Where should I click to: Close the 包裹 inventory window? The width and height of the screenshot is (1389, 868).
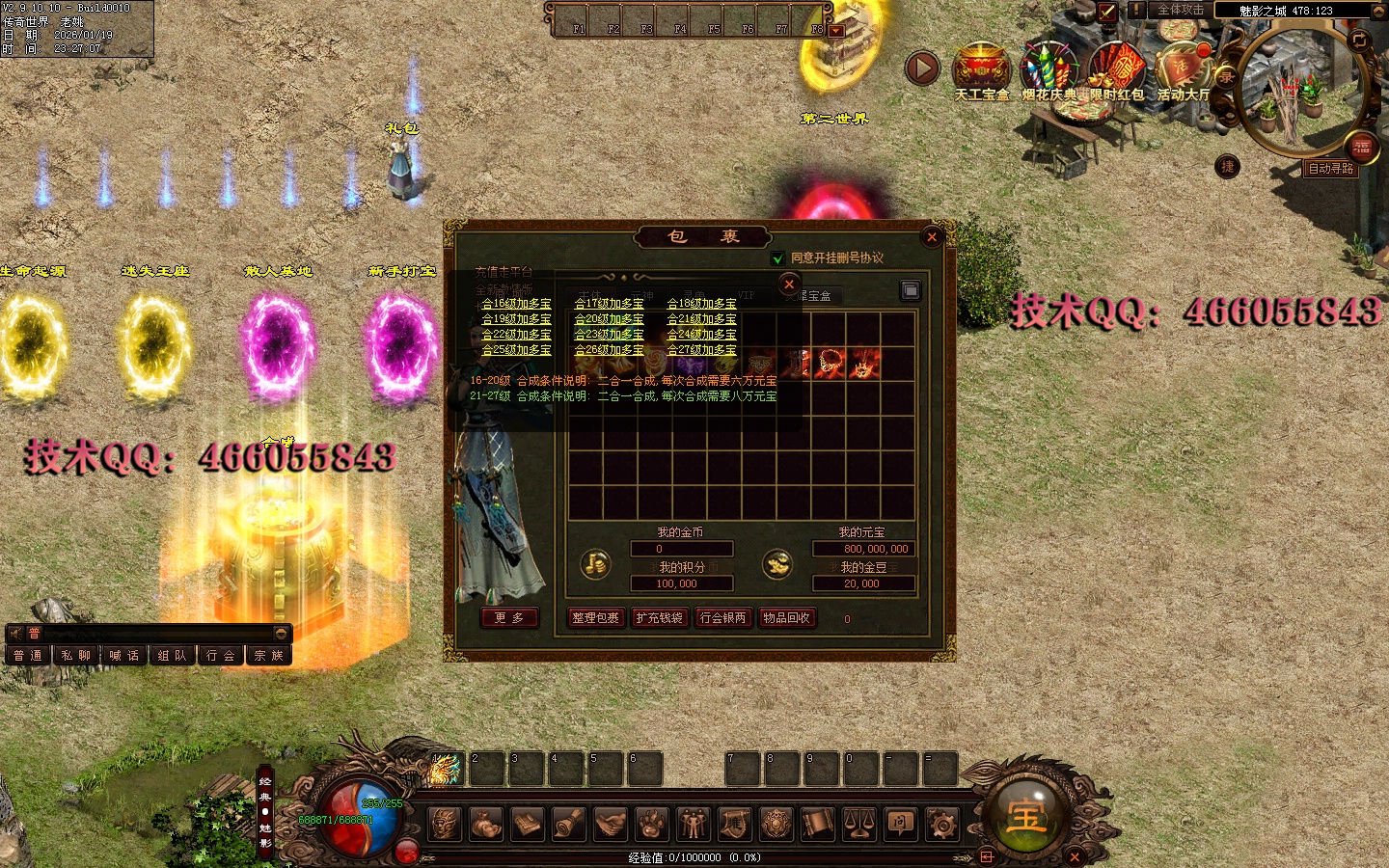[x=931, y=236]
